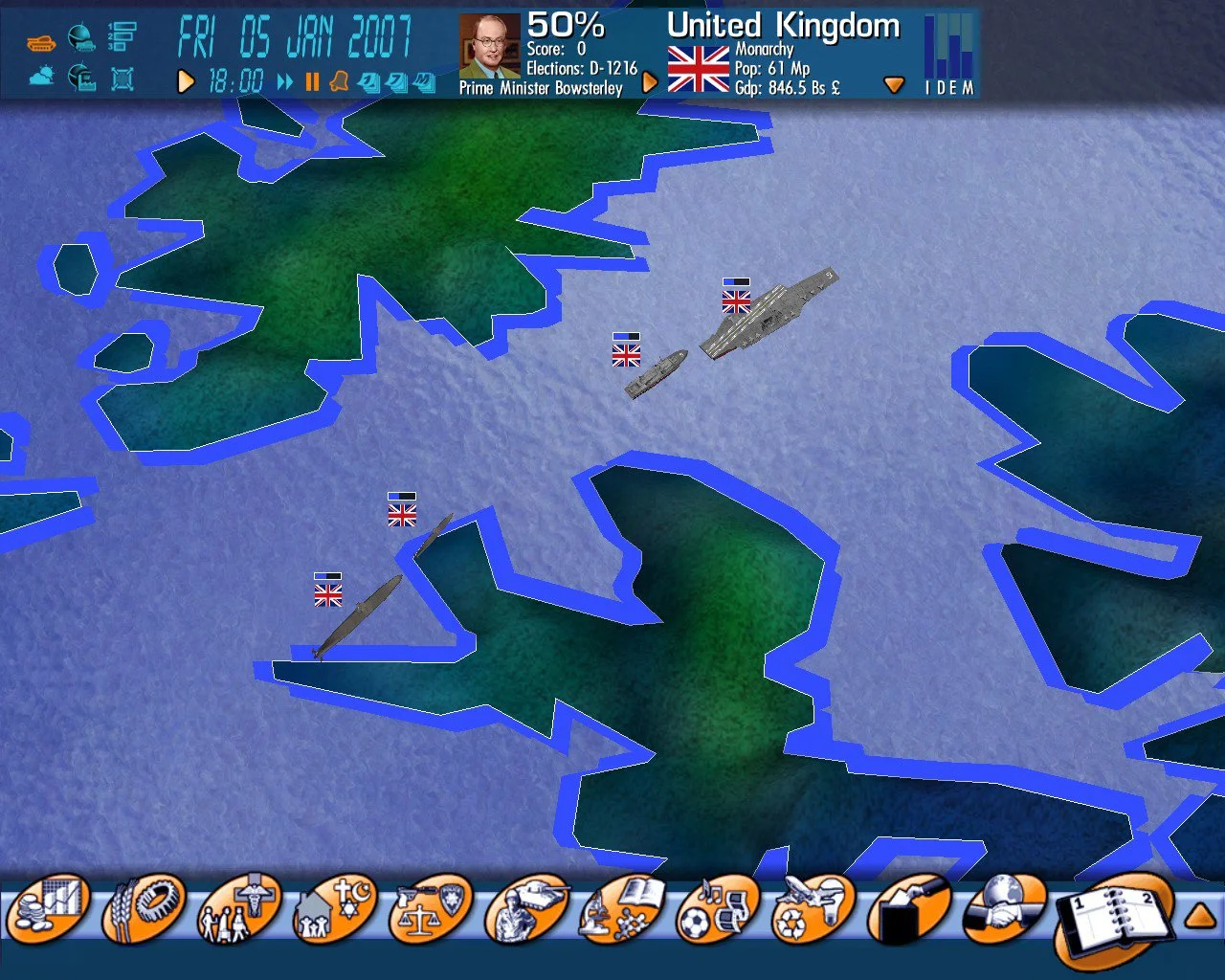Expand the United Kingdom country dropdown arrow
1225x980 pixels.
point(894,85)
